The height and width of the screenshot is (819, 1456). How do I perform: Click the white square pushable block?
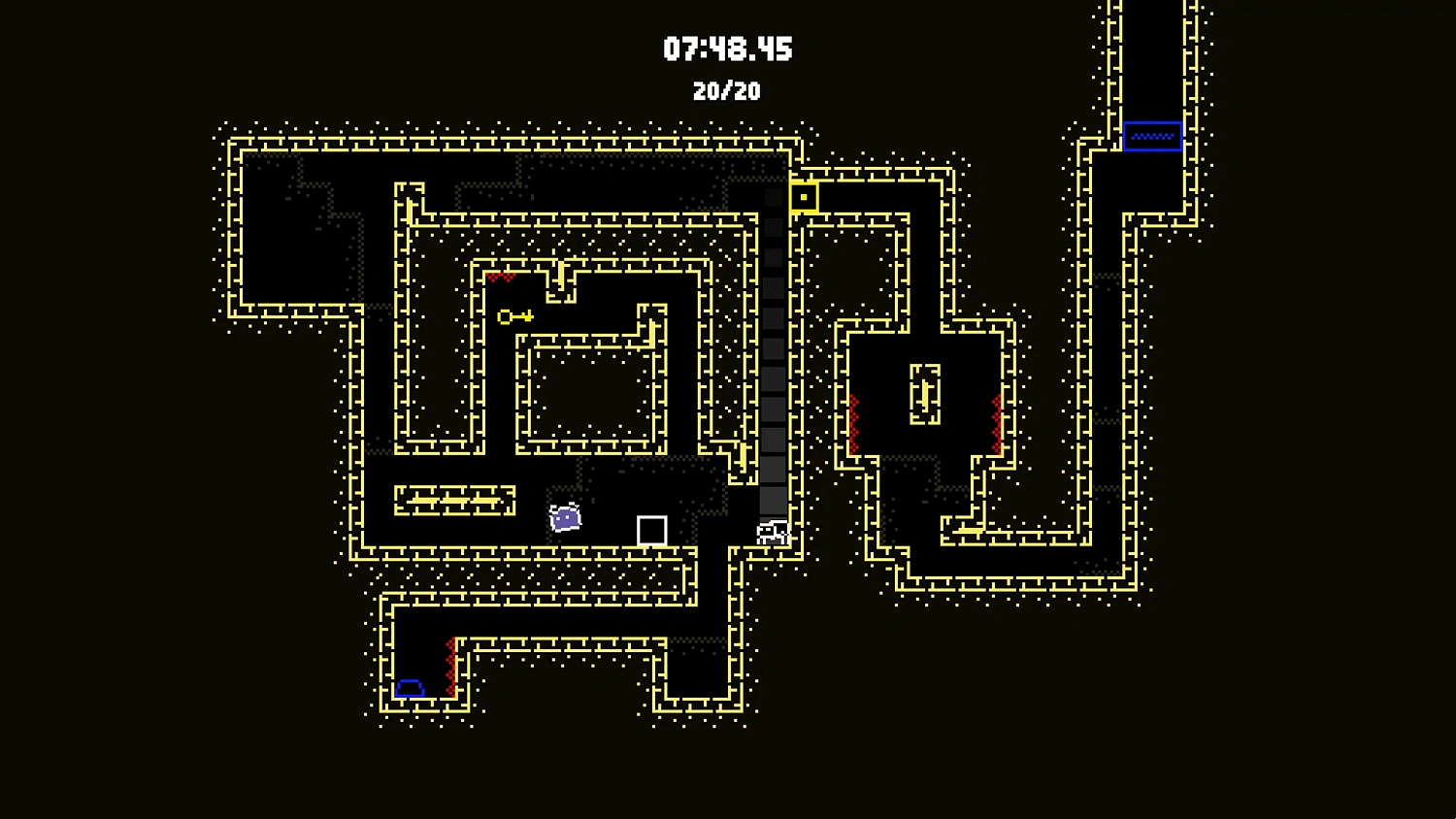pyautogui.click(x=651, y=529)
